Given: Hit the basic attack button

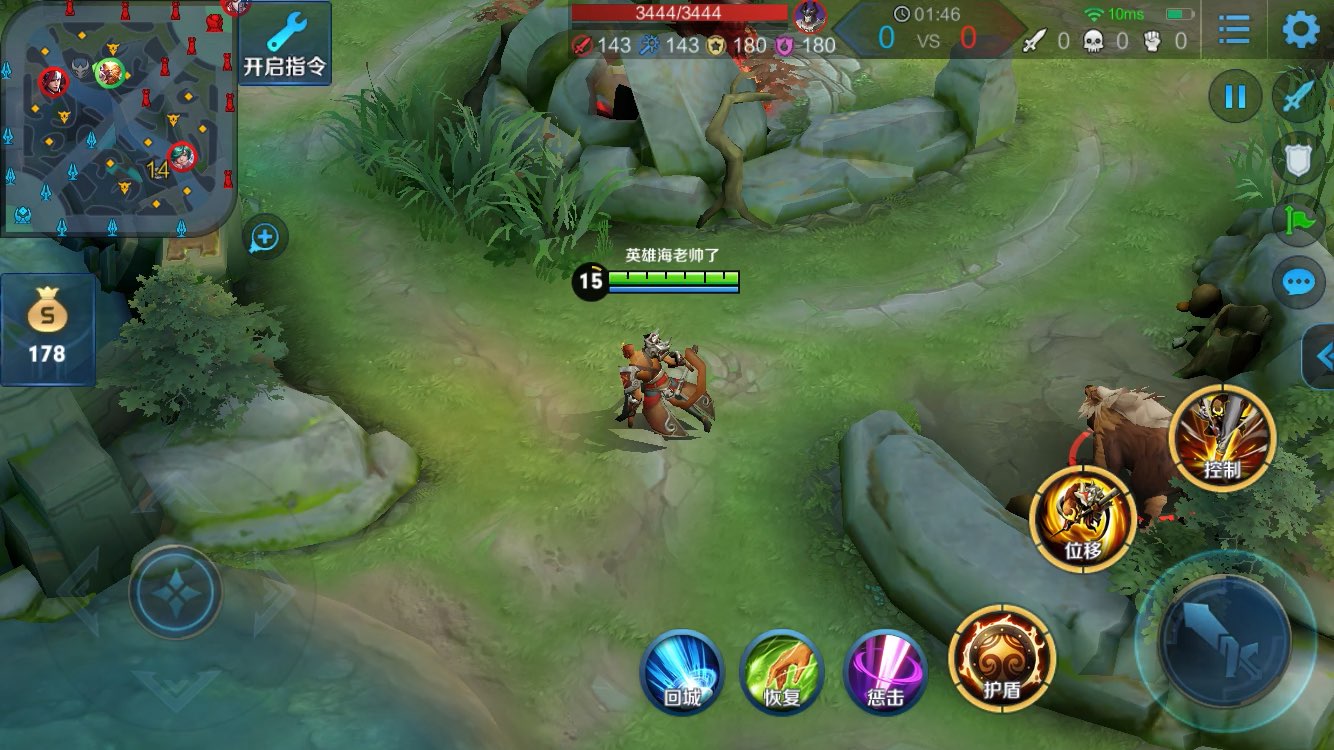Looking at the screenshot, I should [x=1224, y=640].
